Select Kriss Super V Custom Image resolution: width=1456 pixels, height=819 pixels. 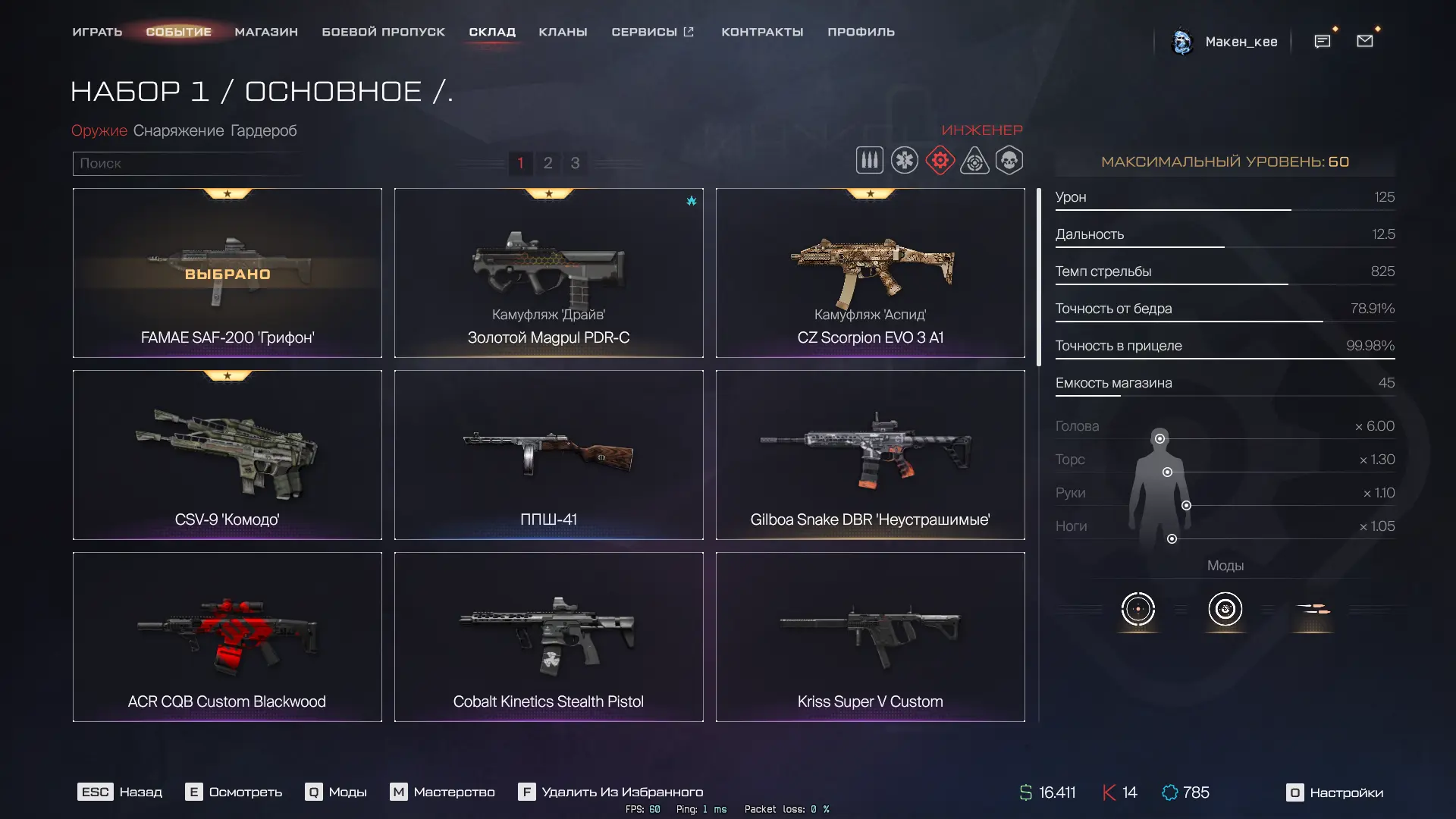pyautogui.click(x=870, y=637)
